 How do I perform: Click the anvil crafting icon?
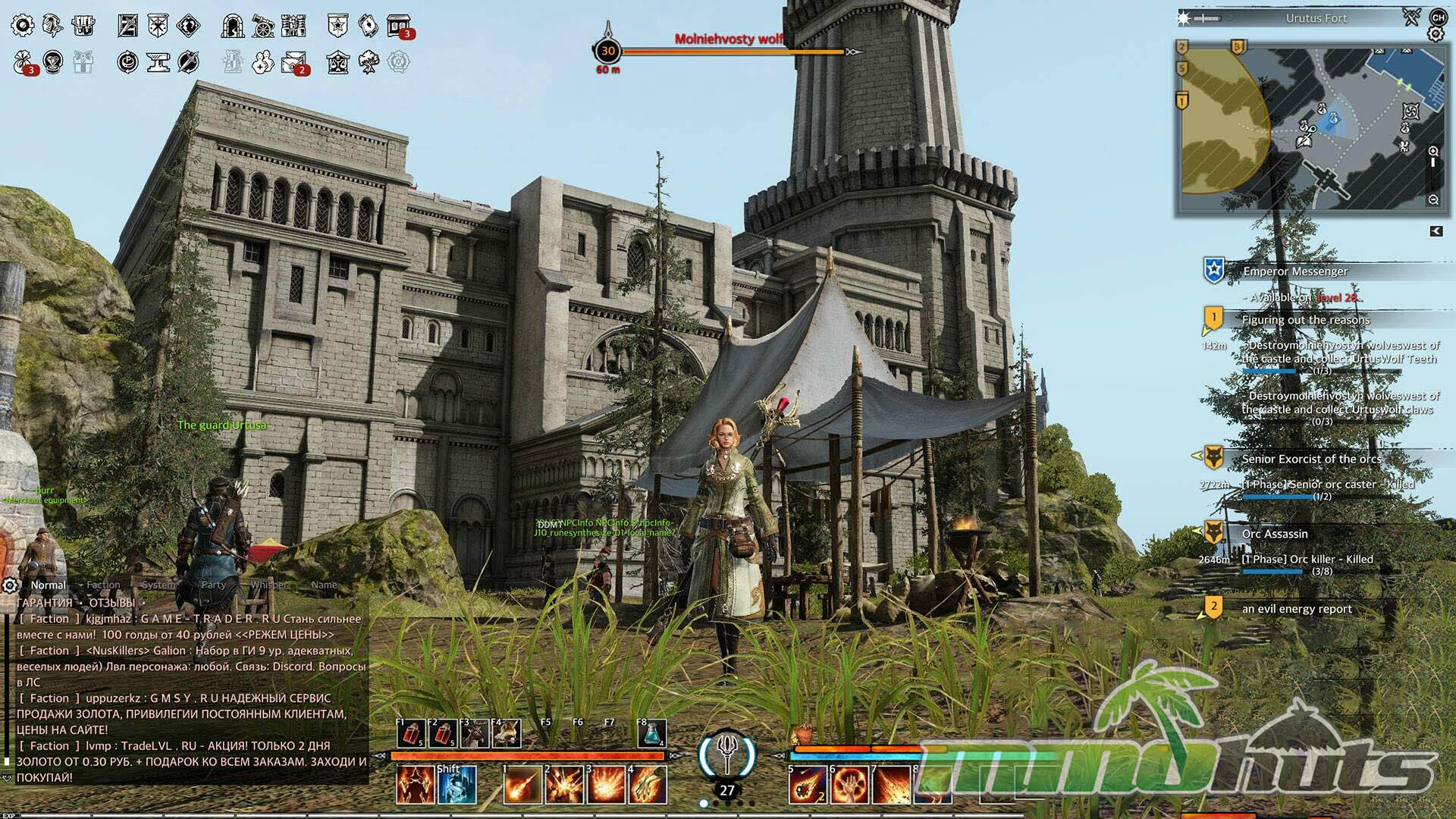click(158, 61)
